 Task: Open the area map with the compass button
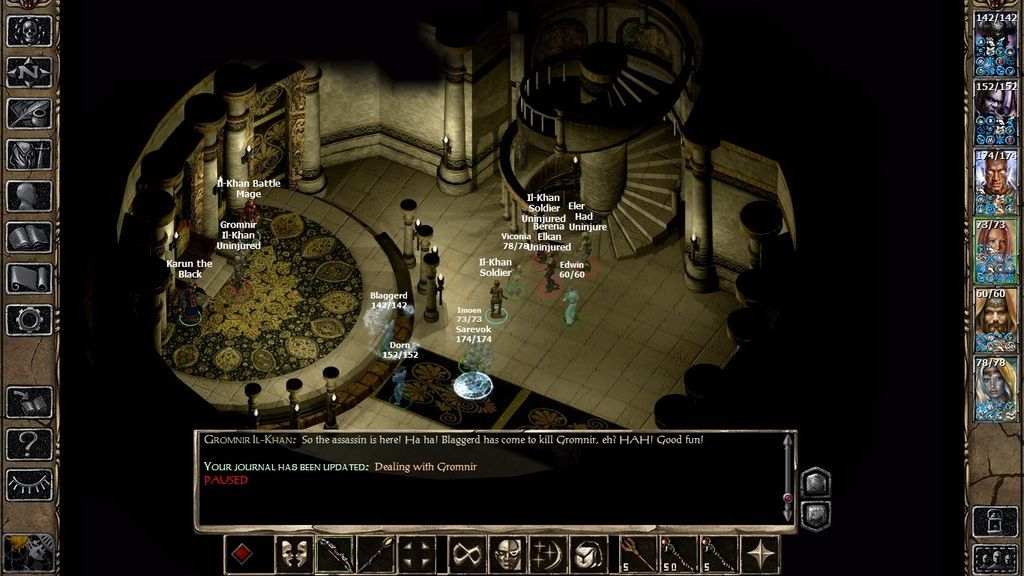(28, 72)
